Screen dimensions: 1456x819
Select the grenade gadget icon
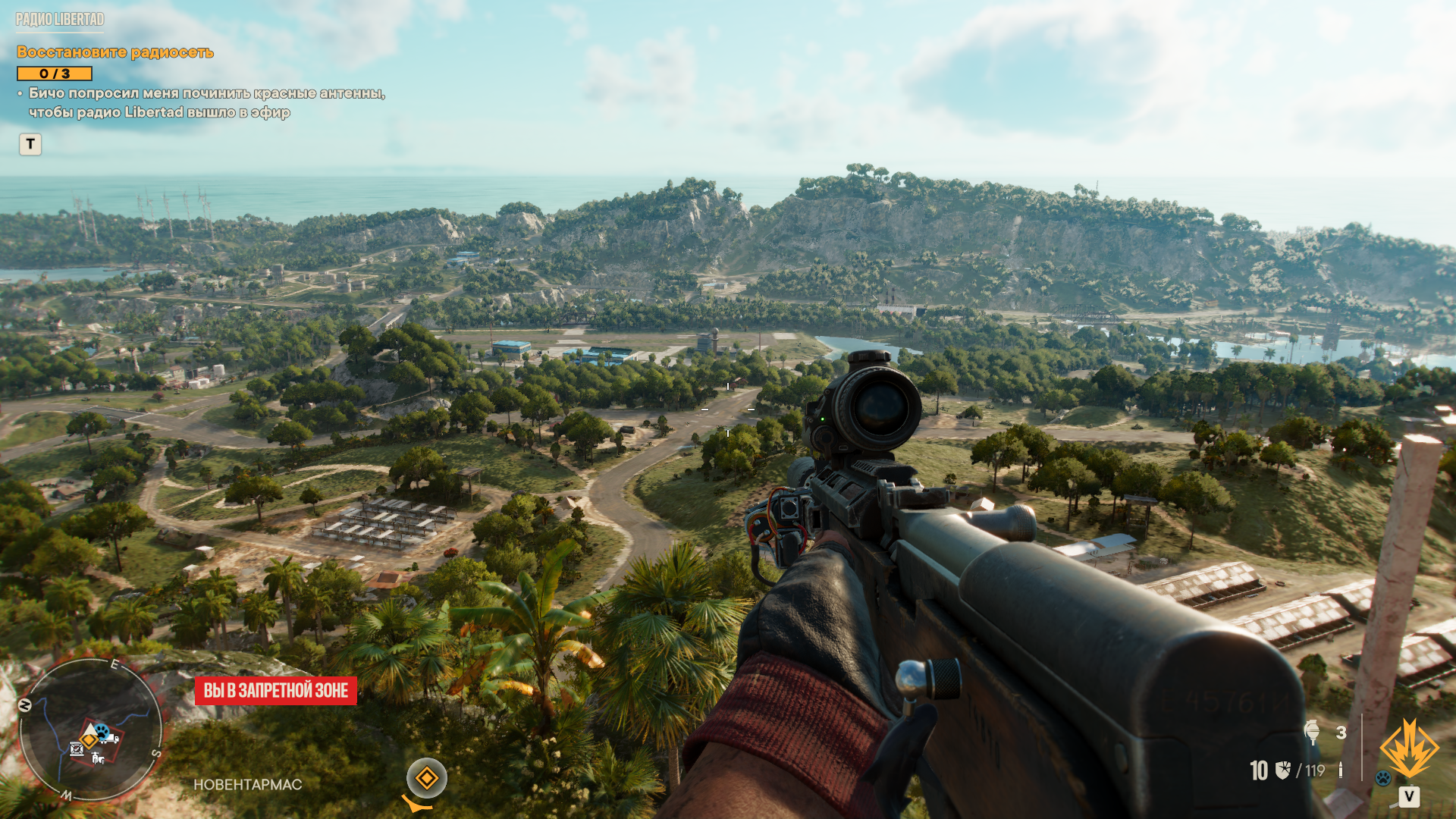point(1312,733)
